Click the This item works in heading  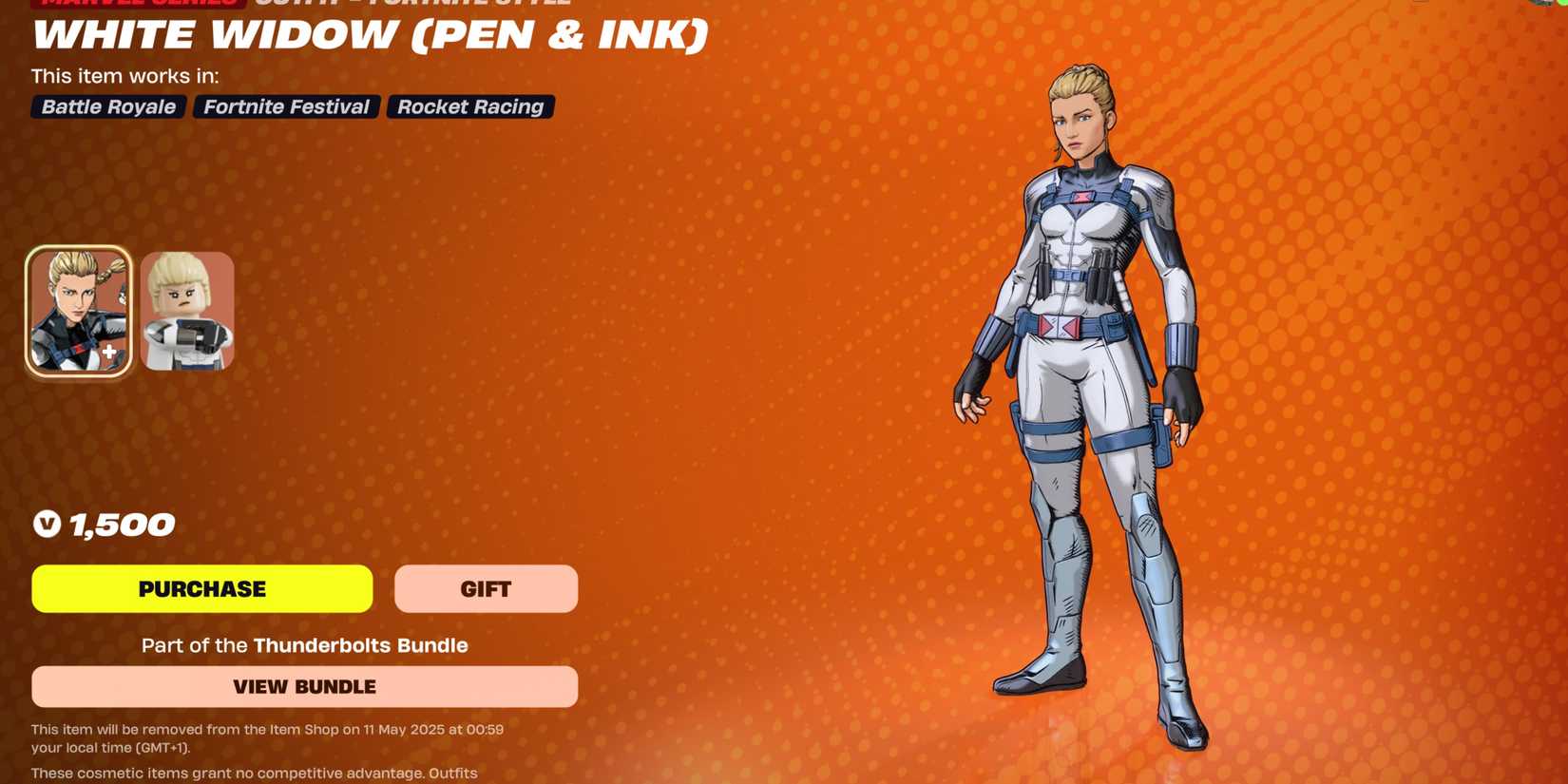pyautogui.click(x=124, y=76)
